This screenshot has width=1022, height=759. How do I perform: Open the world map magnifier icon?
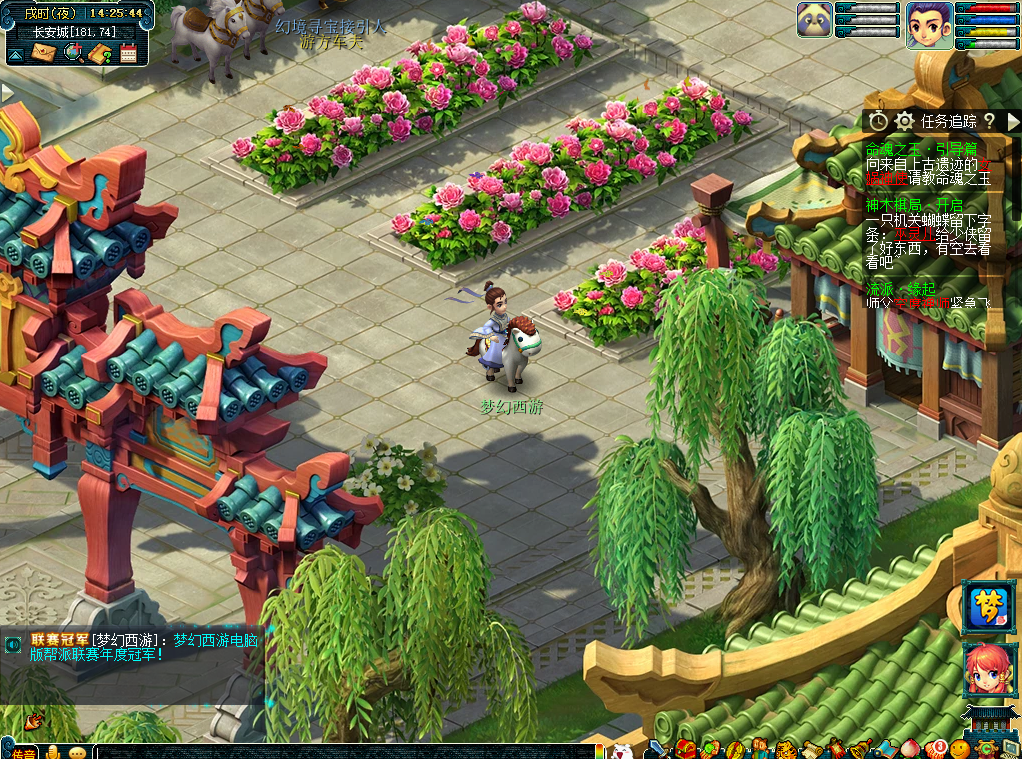click(x=72, y=53)
